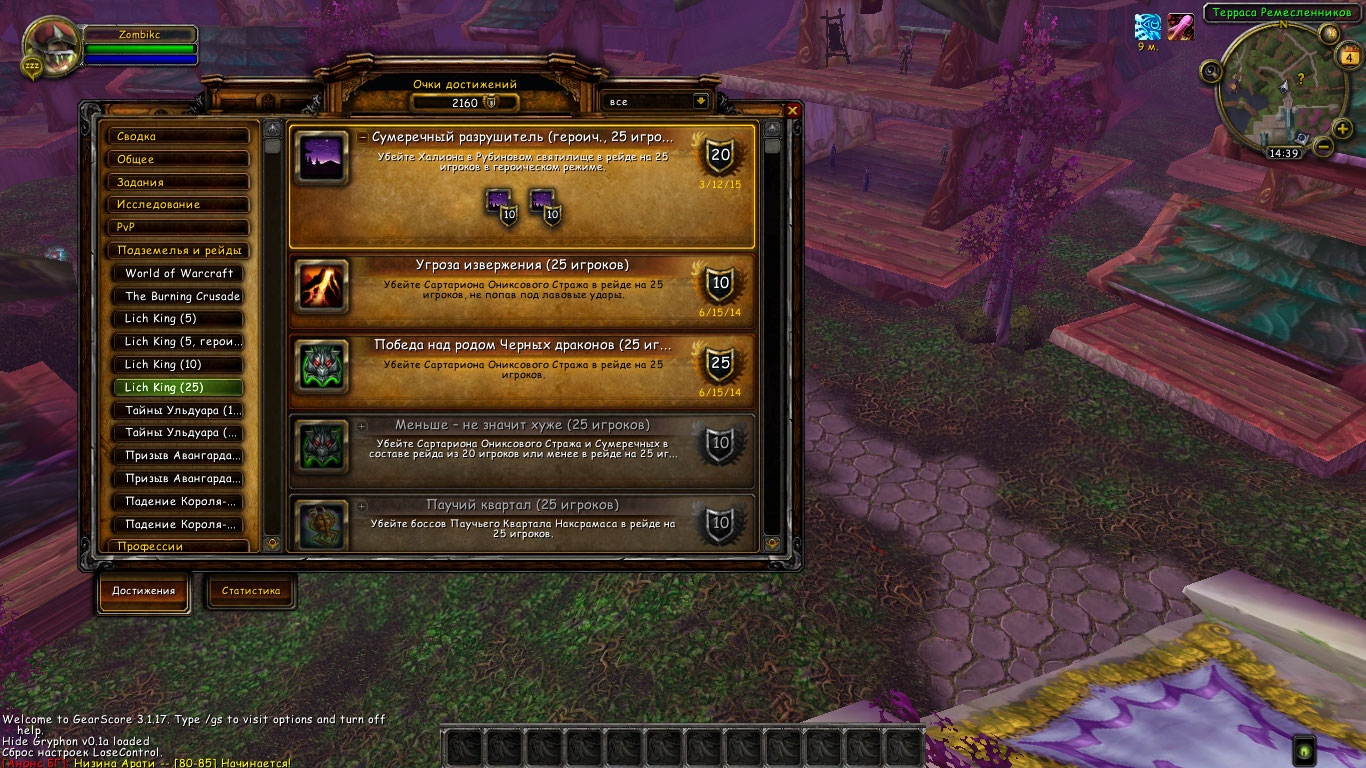Zoom out the minimap

tap(1323, 146)
